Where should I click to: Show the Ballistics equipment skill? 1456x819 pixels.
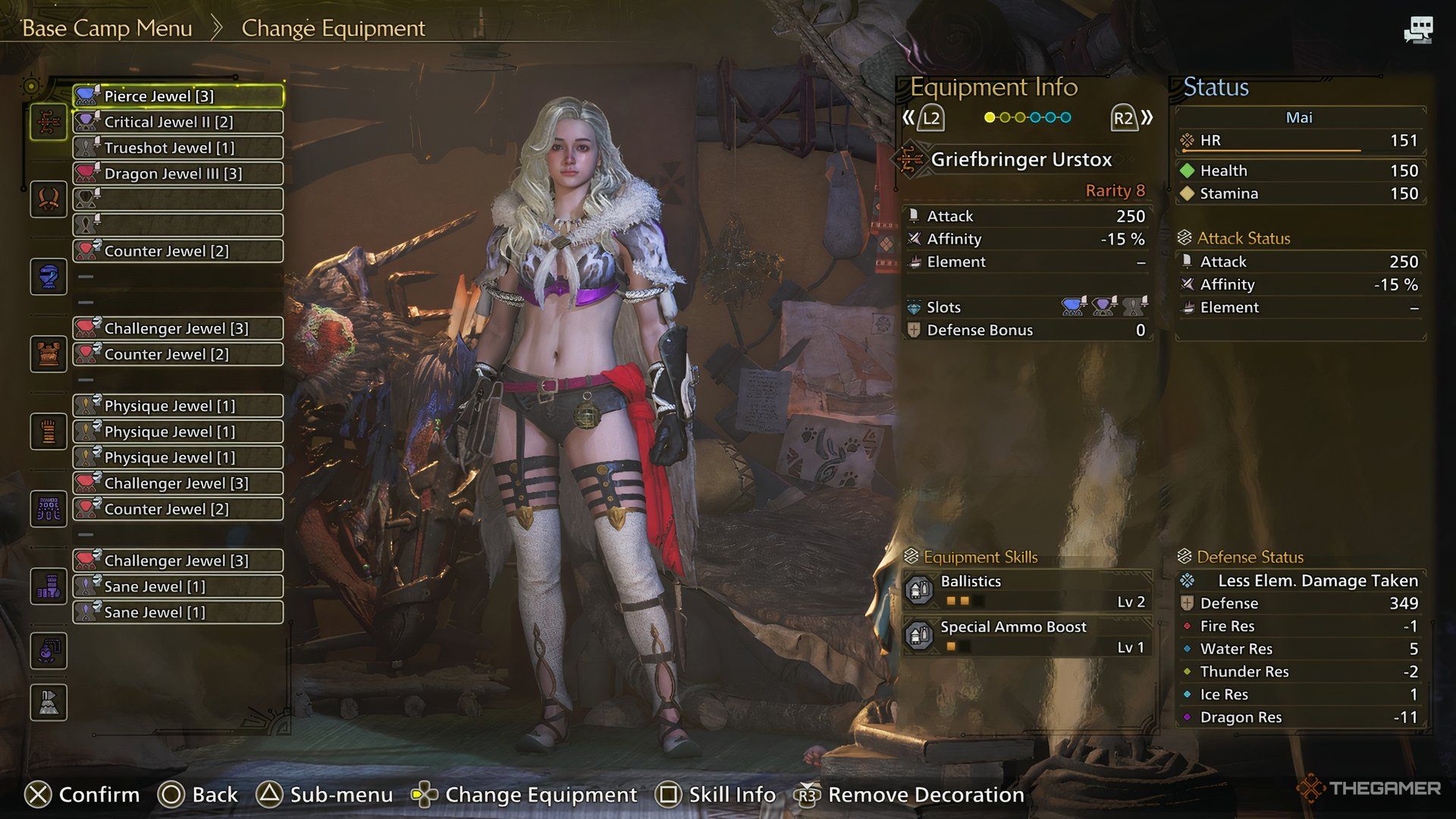pyautogui.click(x=1028, y=591)
